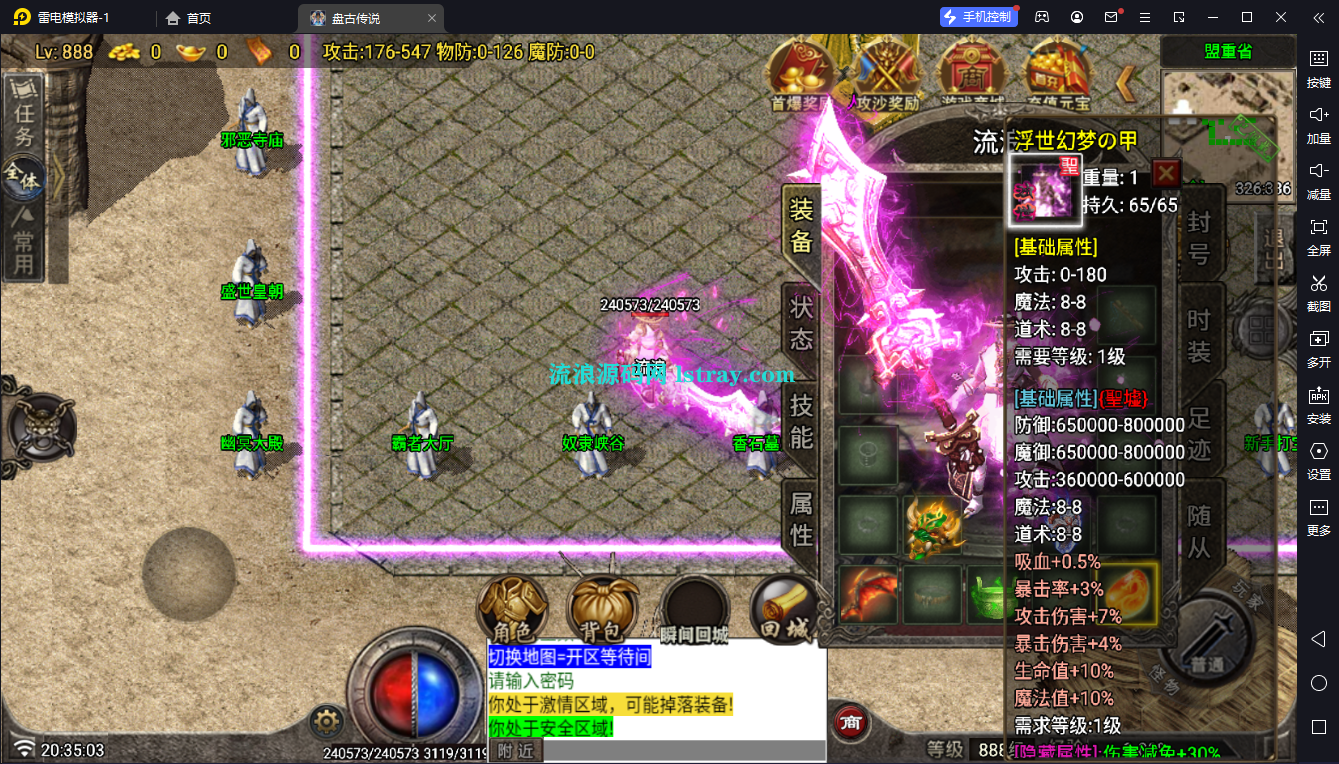1339x764 pixels.
Task: Open the 角色 character button
Action: (x=512, y=609)
